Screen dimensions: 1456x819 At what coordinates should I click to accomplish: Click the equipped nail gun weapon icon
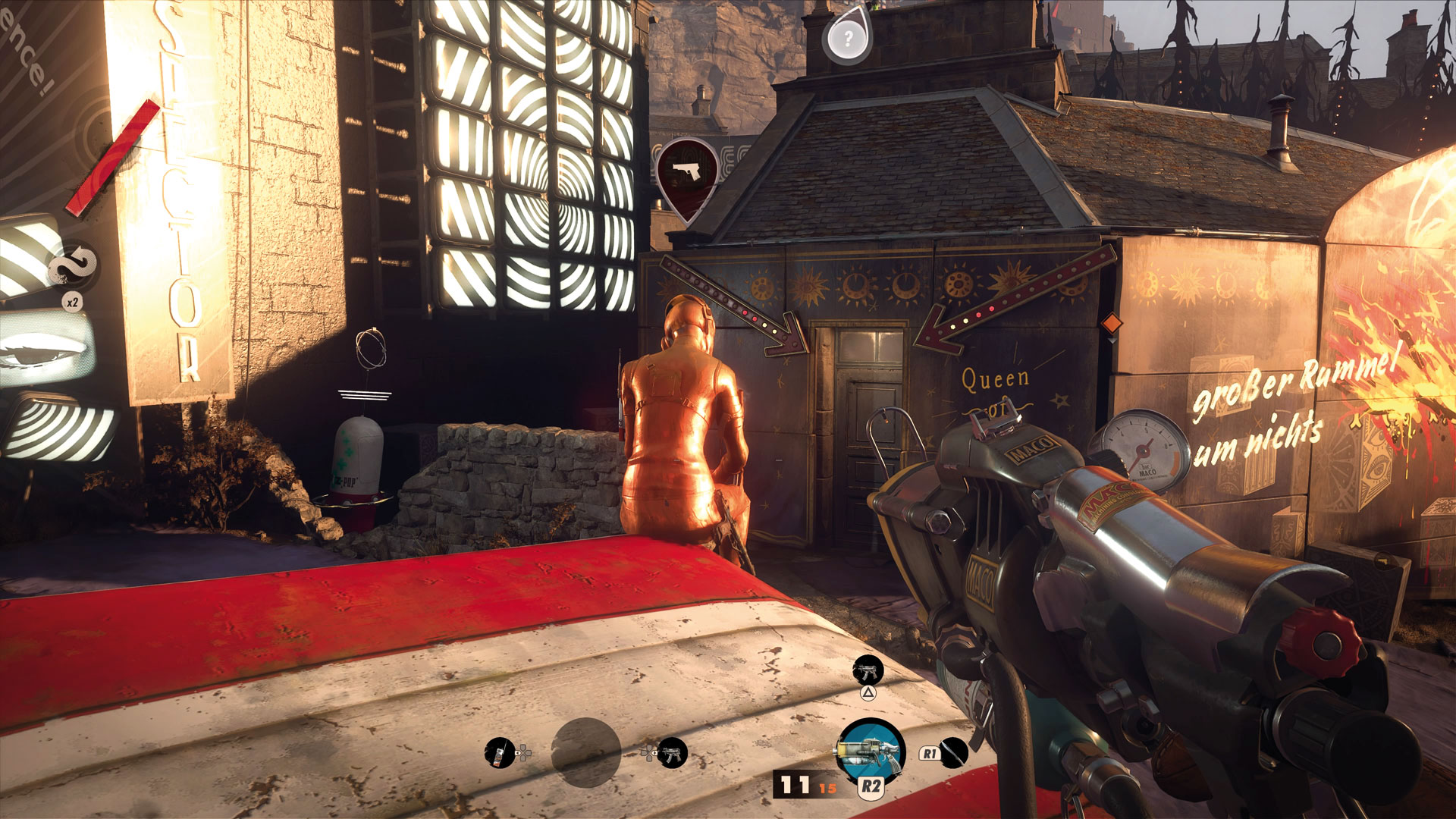tap(871, 751)
